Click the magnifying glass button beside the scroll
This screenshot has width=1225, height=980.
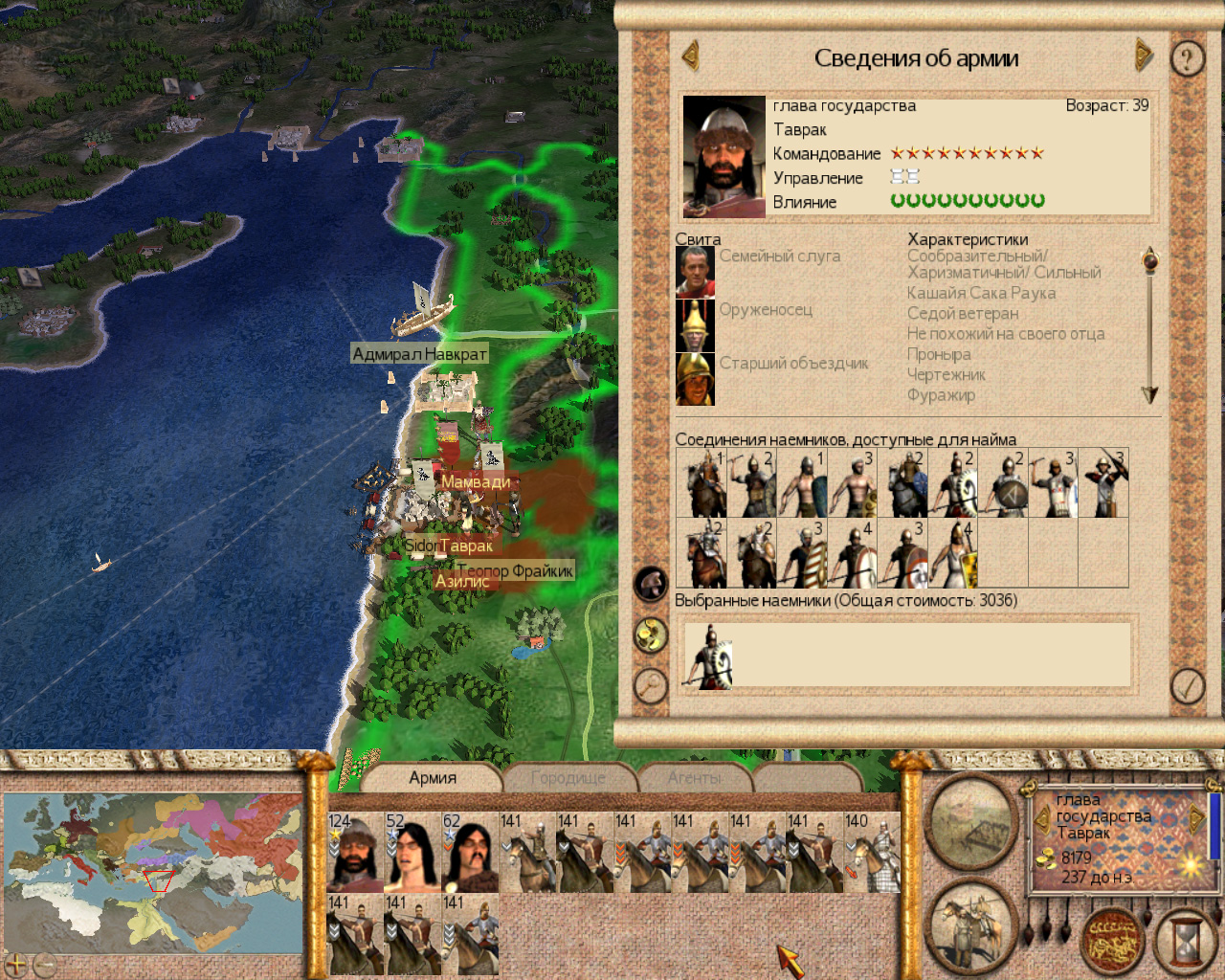651,685
